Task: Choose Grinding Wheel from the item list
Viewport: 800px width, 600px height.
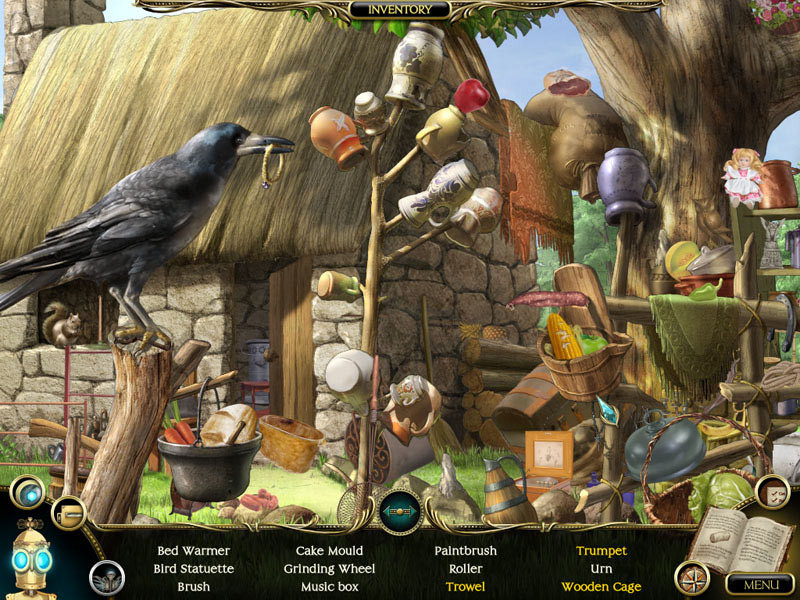Action: coord(329,569)
